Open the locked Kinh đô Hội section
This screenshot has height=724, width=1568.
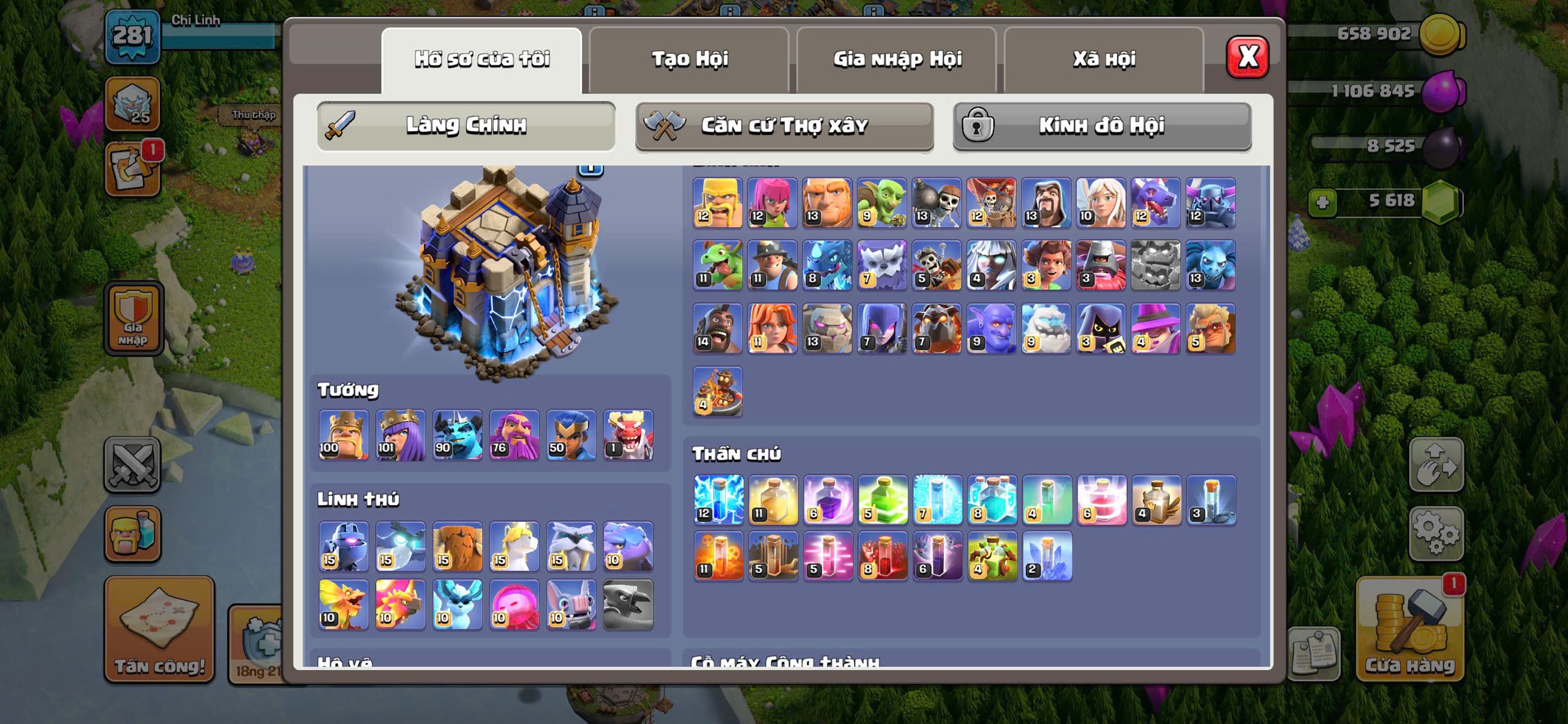tap(1102, 126)
